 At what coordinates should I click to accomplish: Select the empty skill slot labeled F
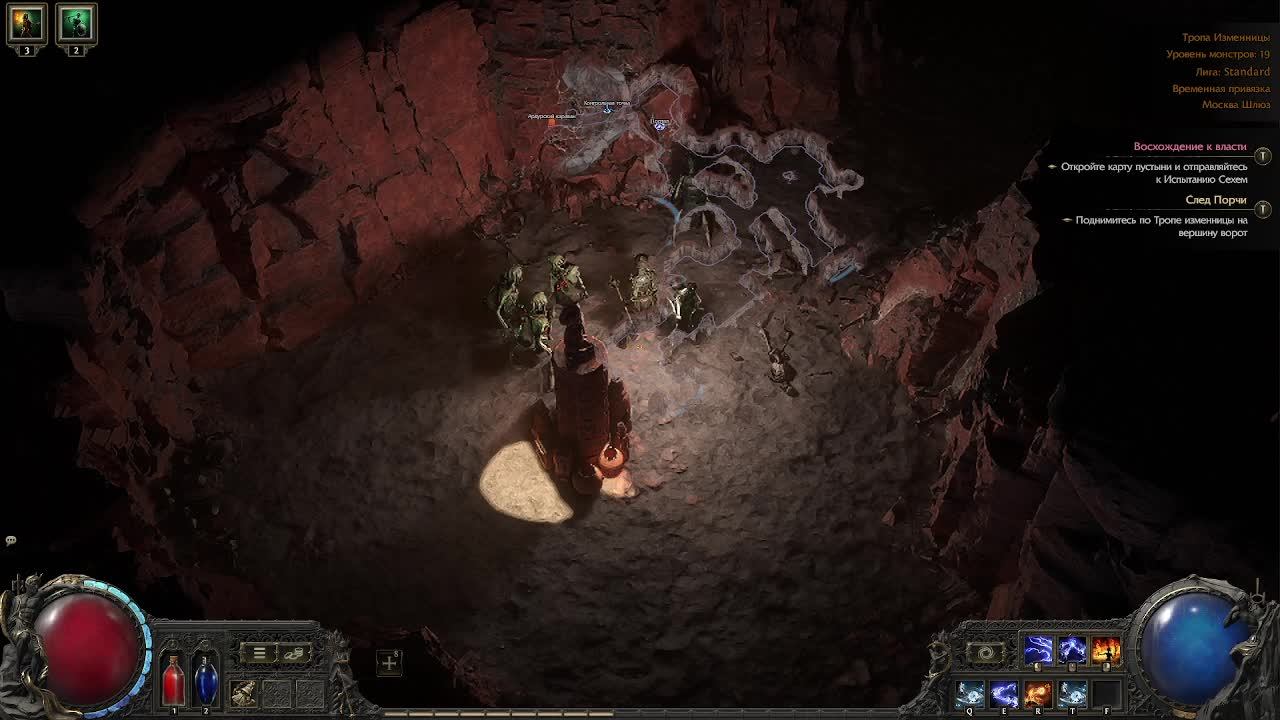1106,694
